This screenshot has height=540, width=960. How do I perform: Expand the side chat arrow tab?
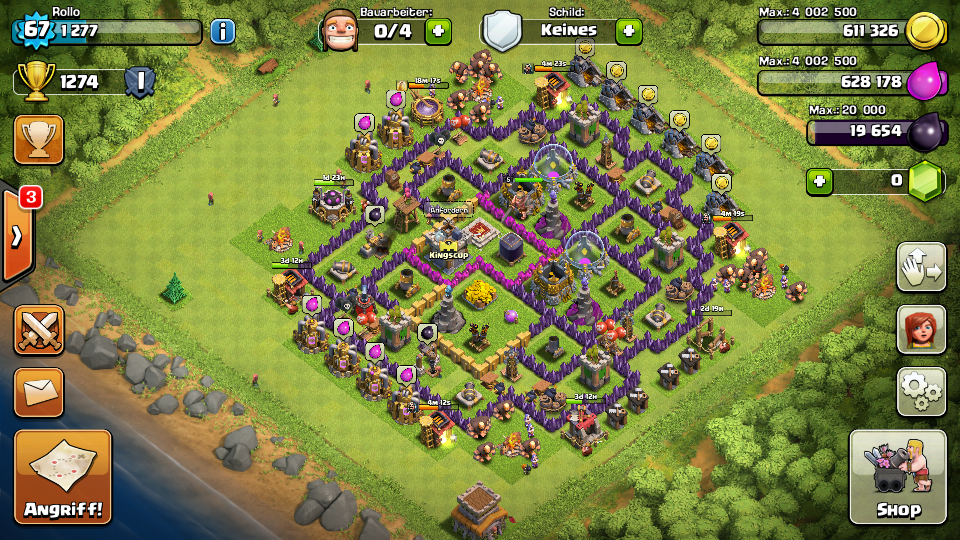17,236
